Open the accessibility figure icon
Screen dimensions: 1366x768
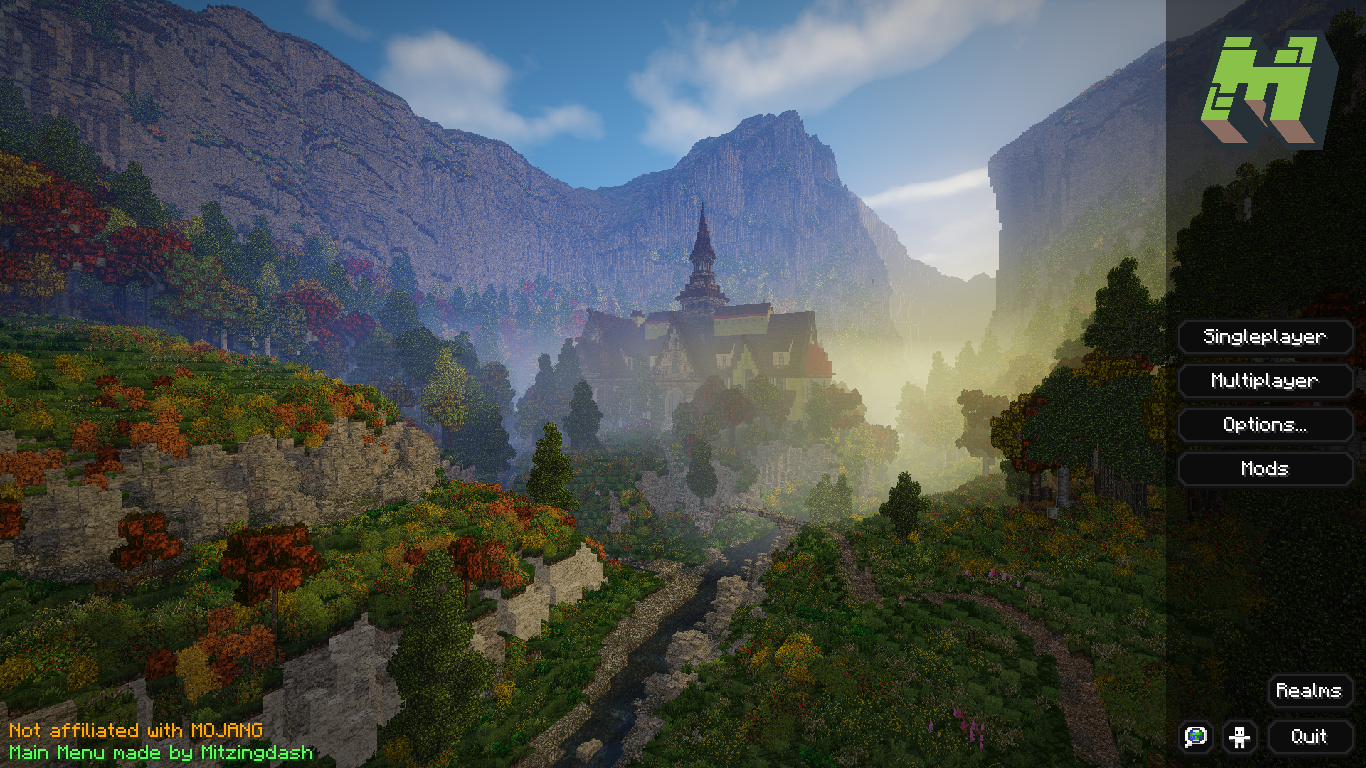click(1241, 737)
